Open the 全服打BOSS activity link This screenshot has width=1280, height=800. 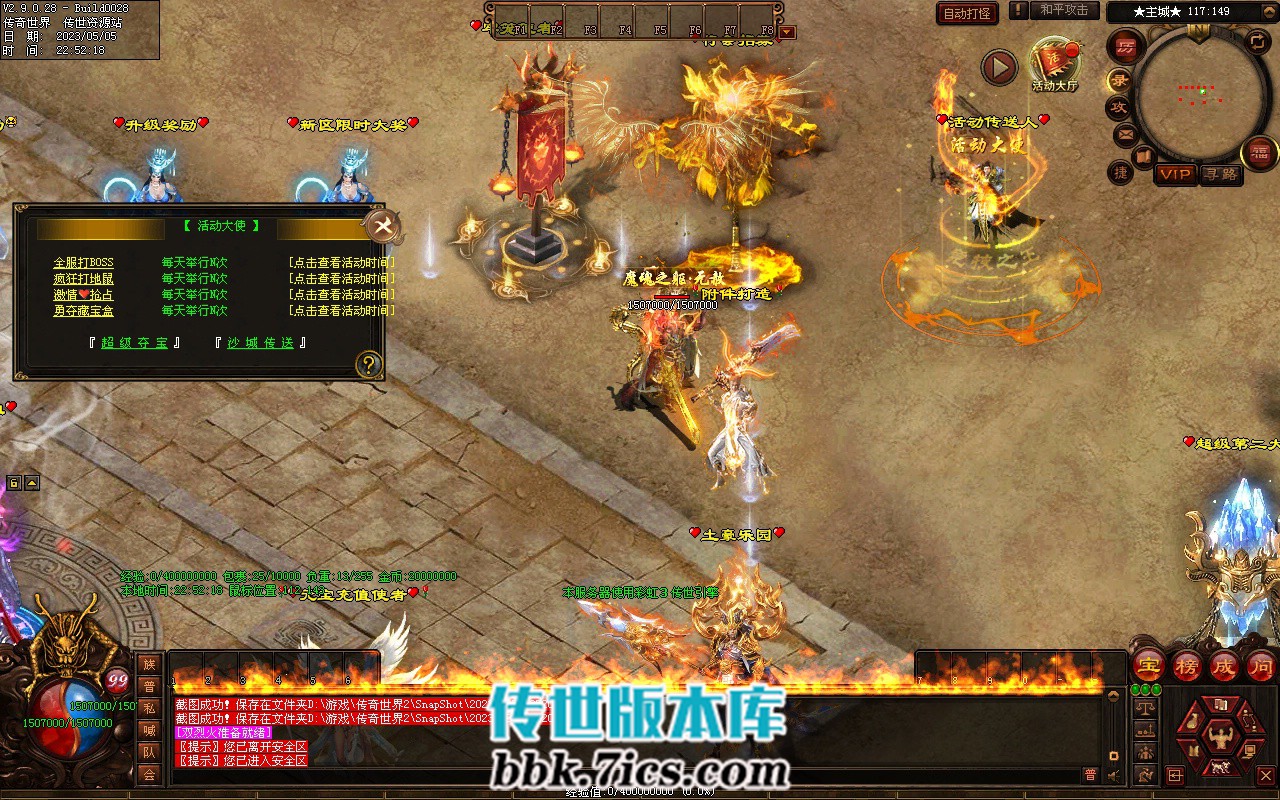point(83,263)
